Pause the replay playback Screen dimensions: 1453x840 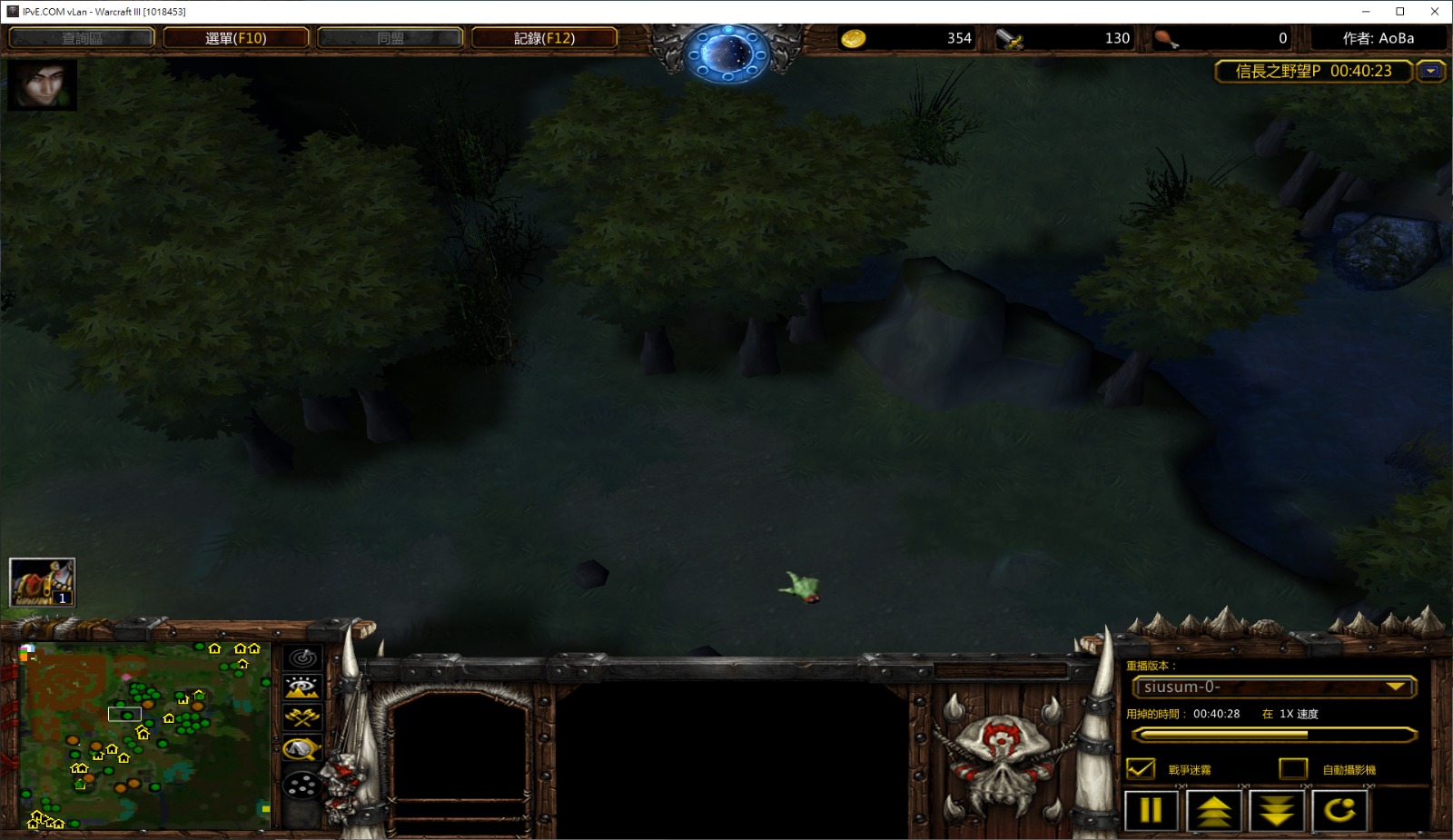click(x=1151, y=810)
